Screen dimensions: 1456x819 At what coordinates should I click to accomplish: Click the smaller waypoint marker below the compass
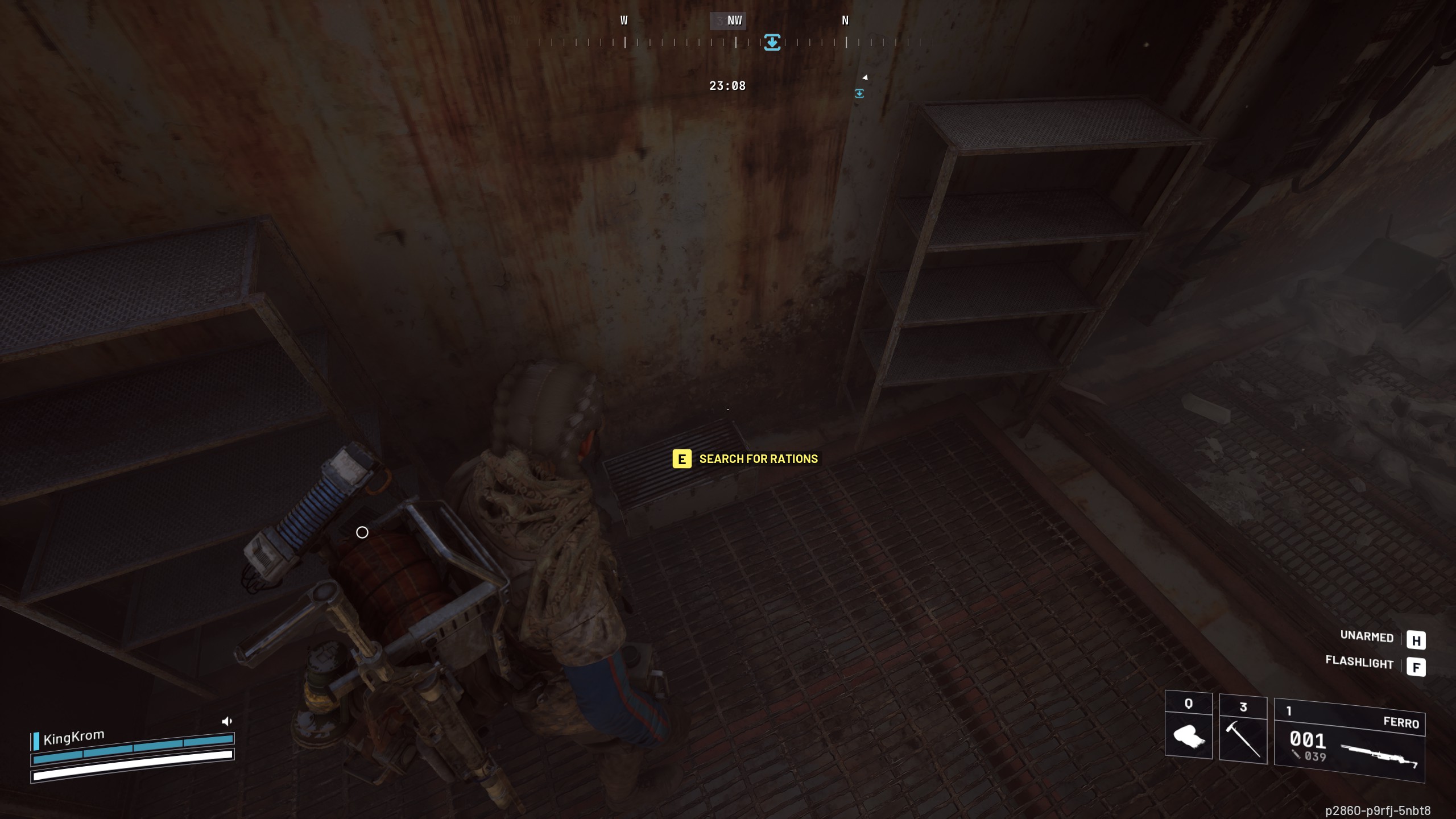pyautogui.click(x=859, y=92)
